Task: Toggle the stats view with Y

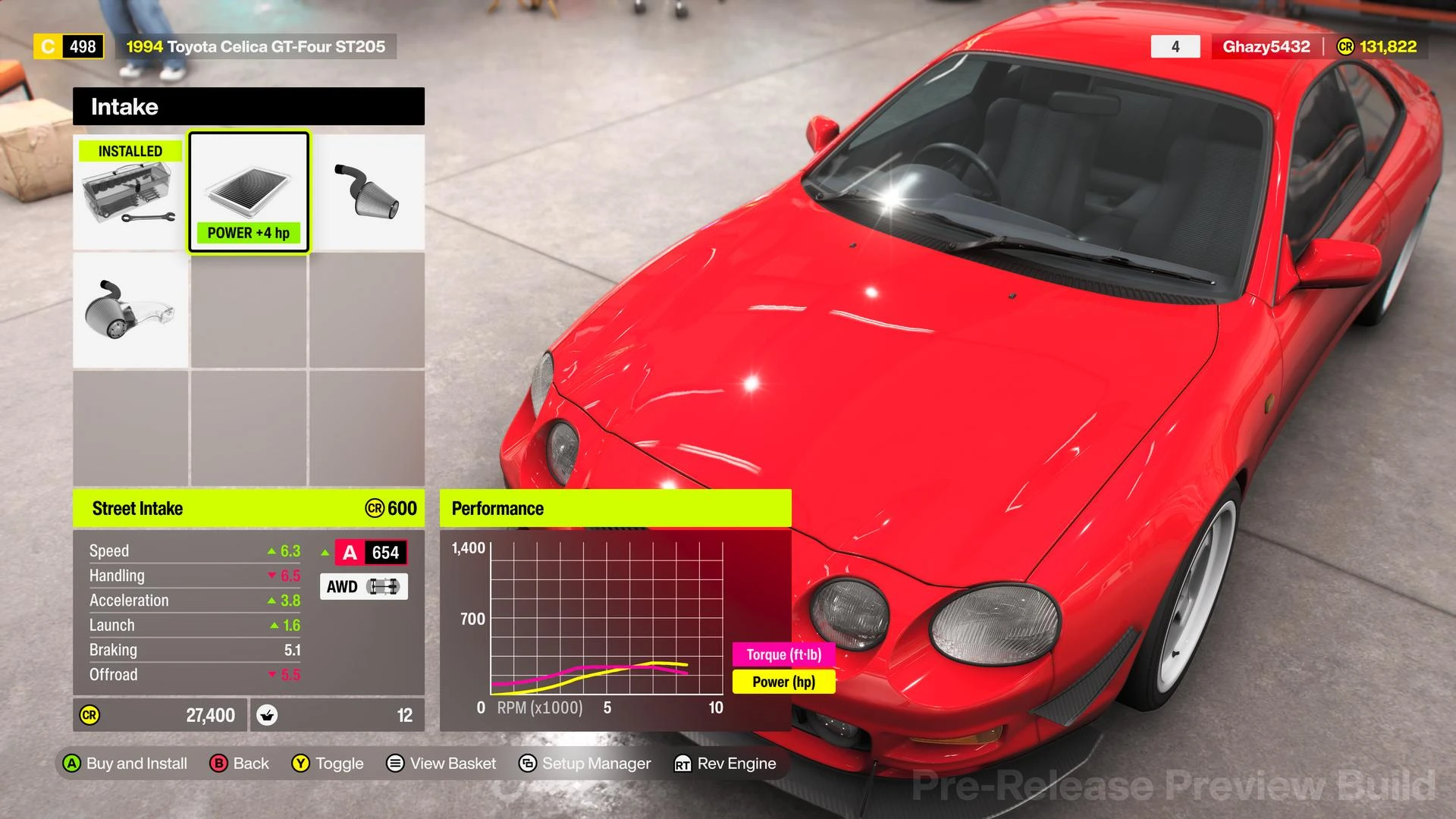Action: click(328, 764)
